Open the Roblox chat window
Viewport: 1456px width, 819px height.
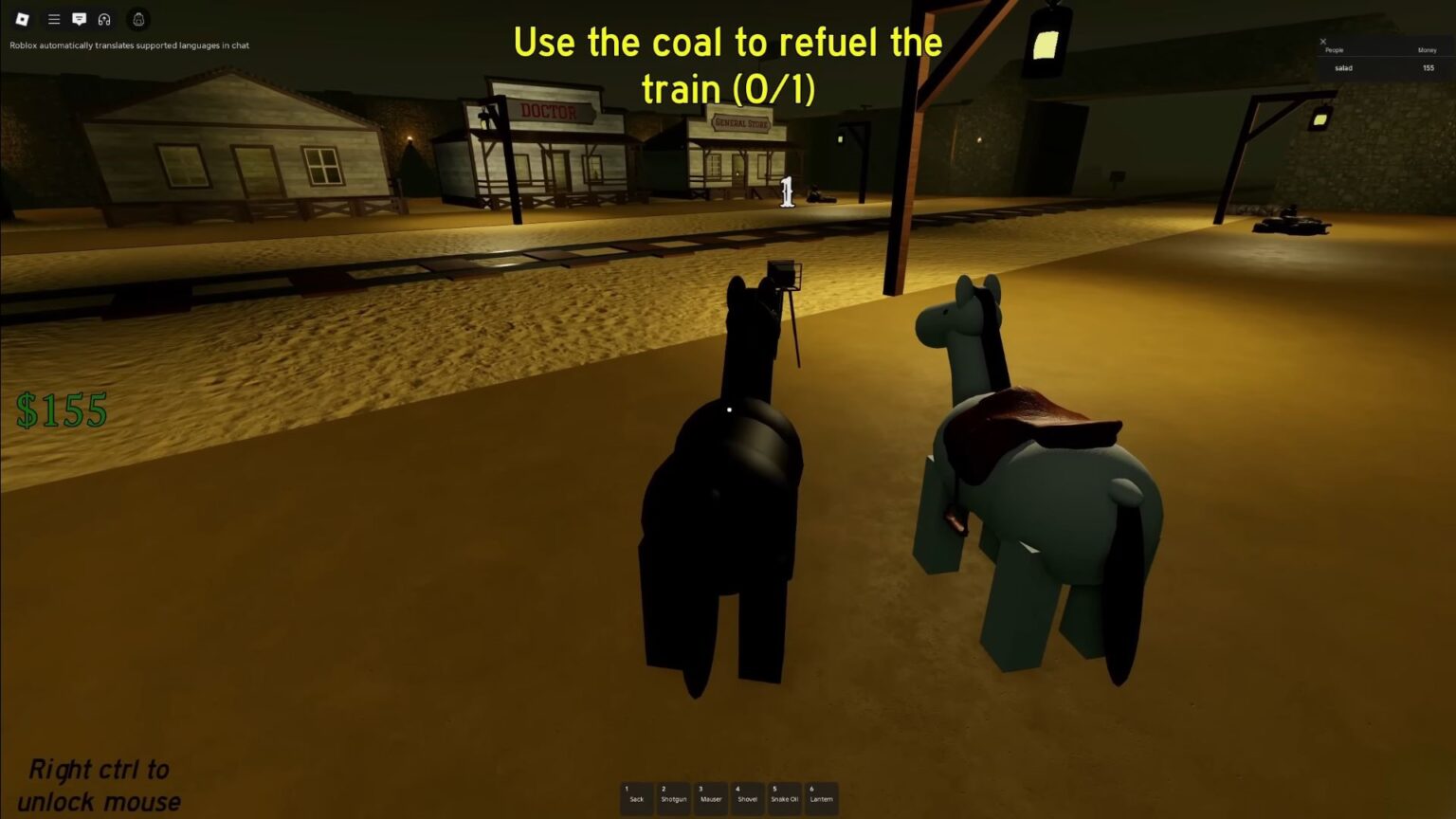click(x=80, y=19)
